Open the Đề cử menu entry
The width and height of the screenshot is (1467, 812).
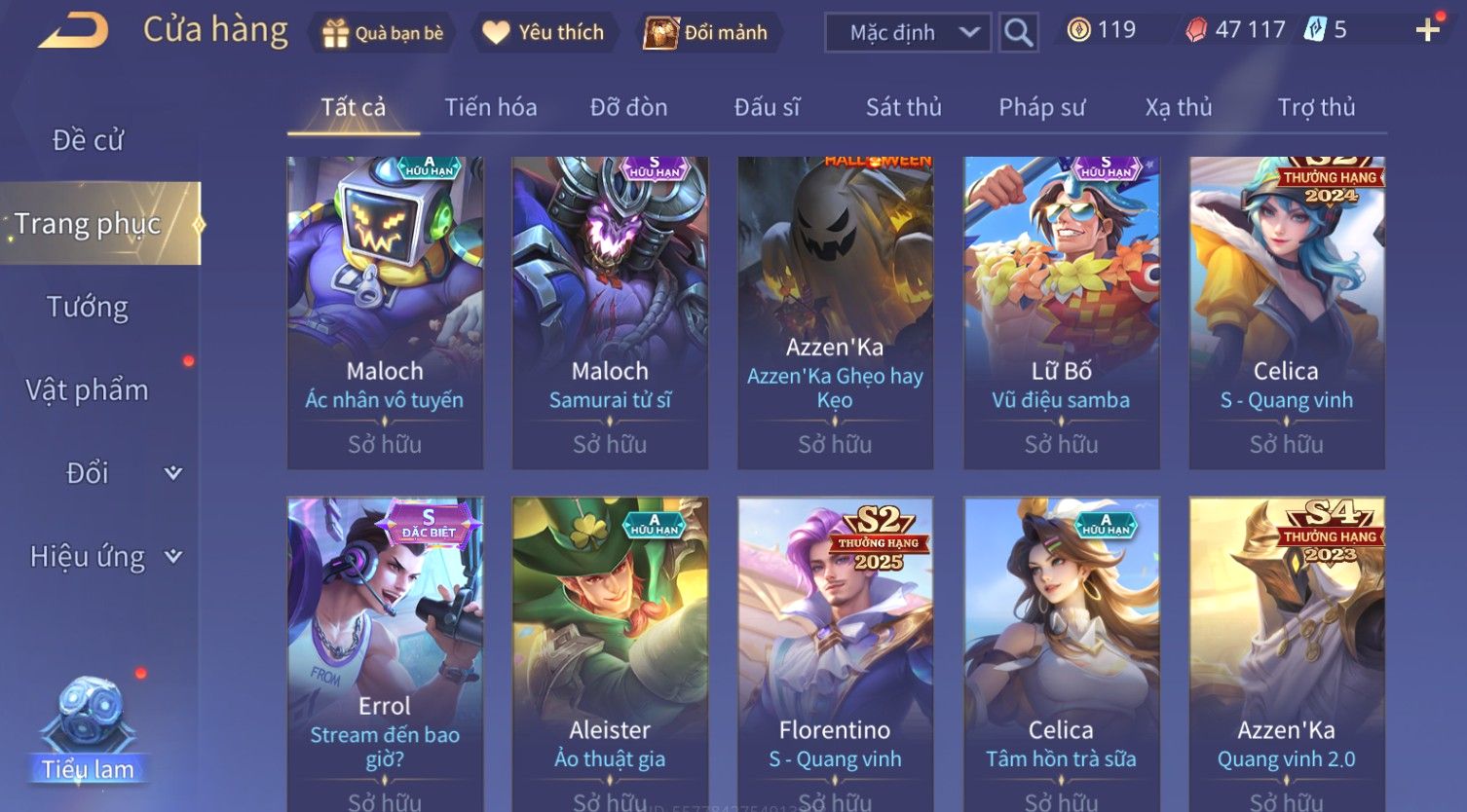point(88,140)
